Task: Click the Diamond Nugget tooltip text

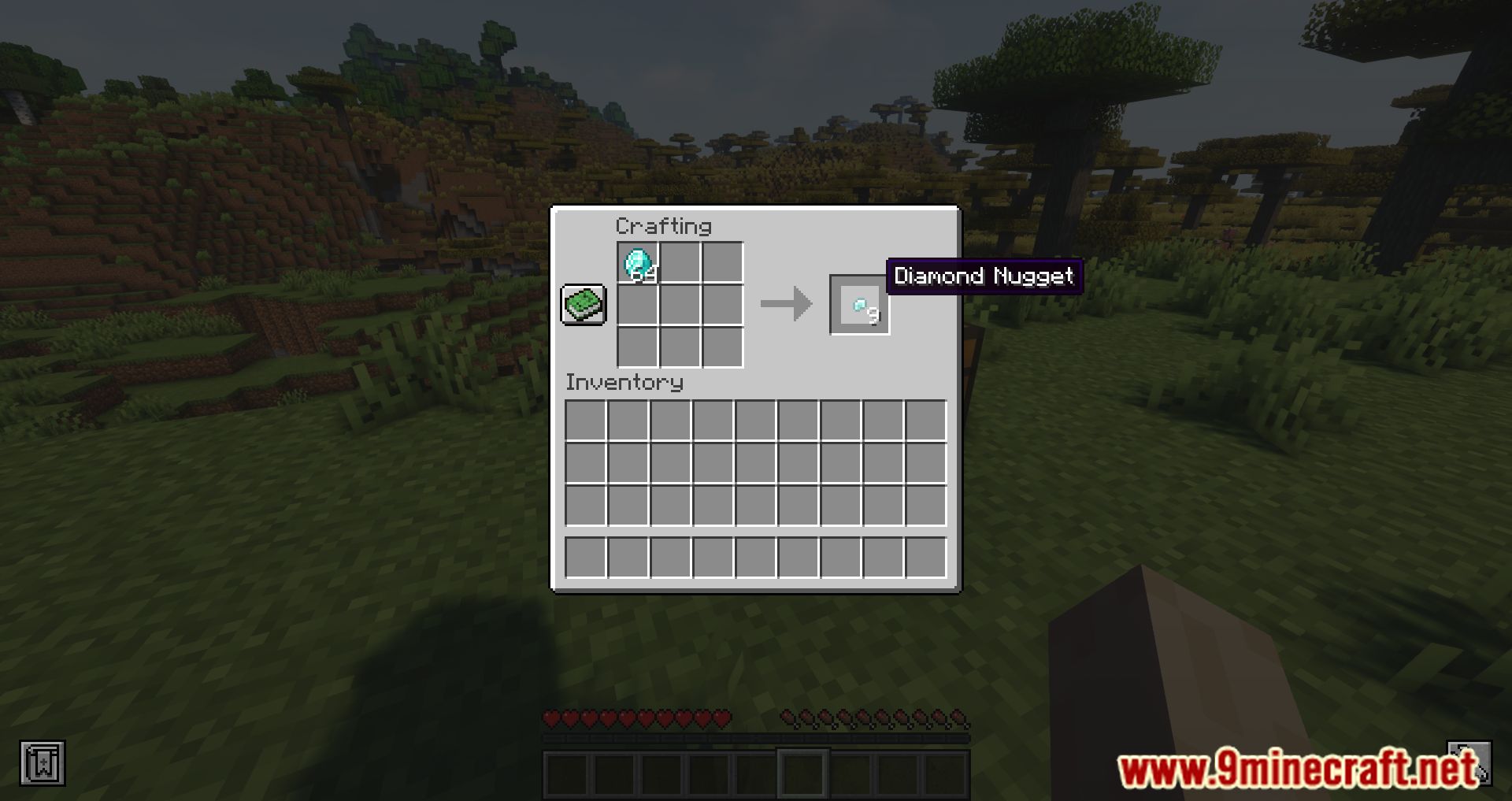Action: (x=984, y=277)
